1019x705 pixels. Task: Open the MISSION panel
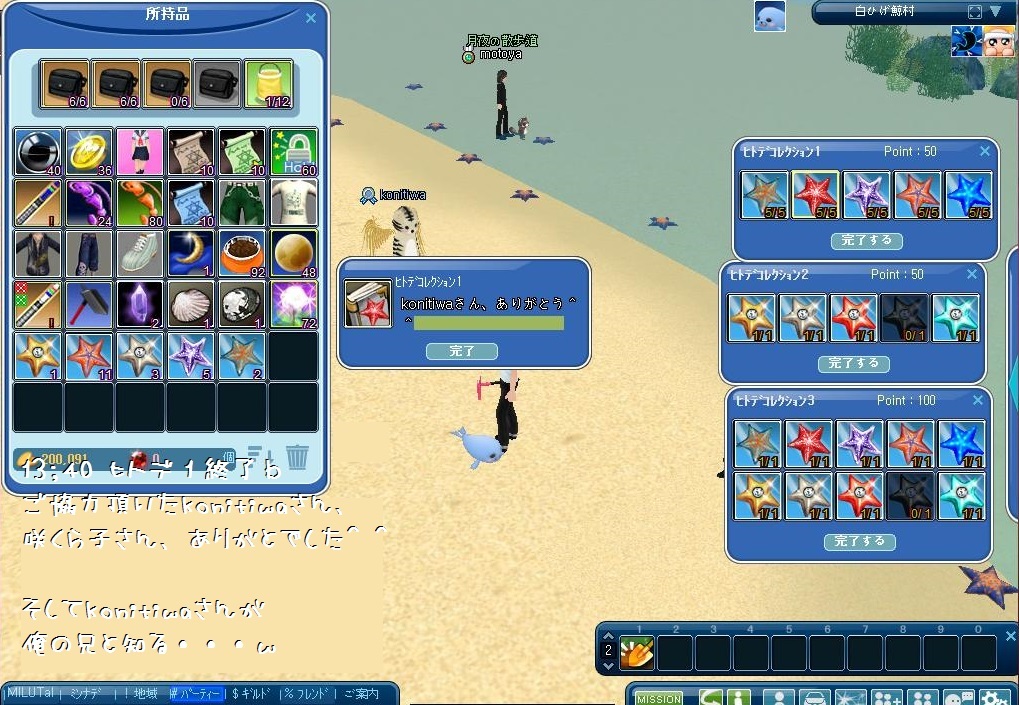click(659, 698)
